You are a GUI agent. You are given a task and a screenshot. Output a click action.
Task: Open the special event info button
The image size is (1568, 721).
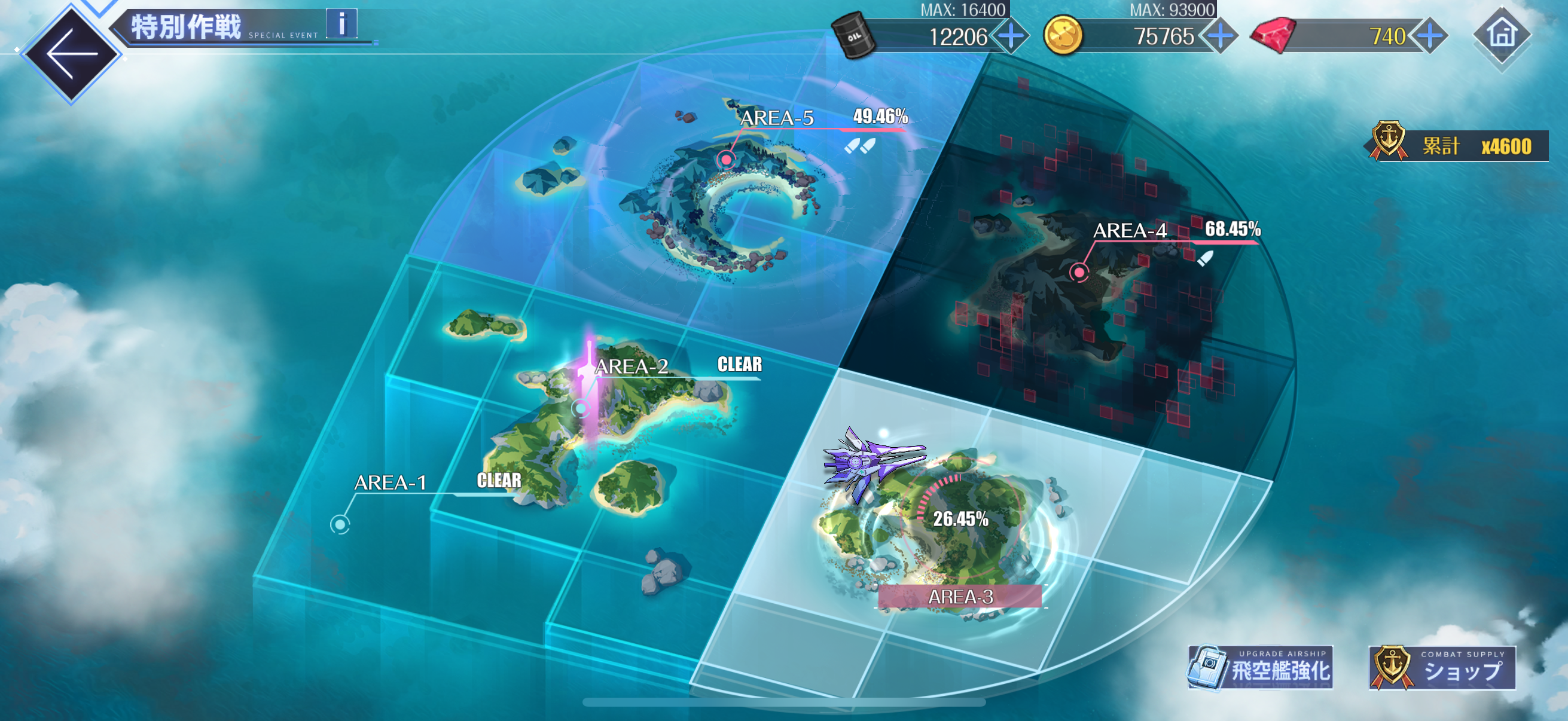341,25
